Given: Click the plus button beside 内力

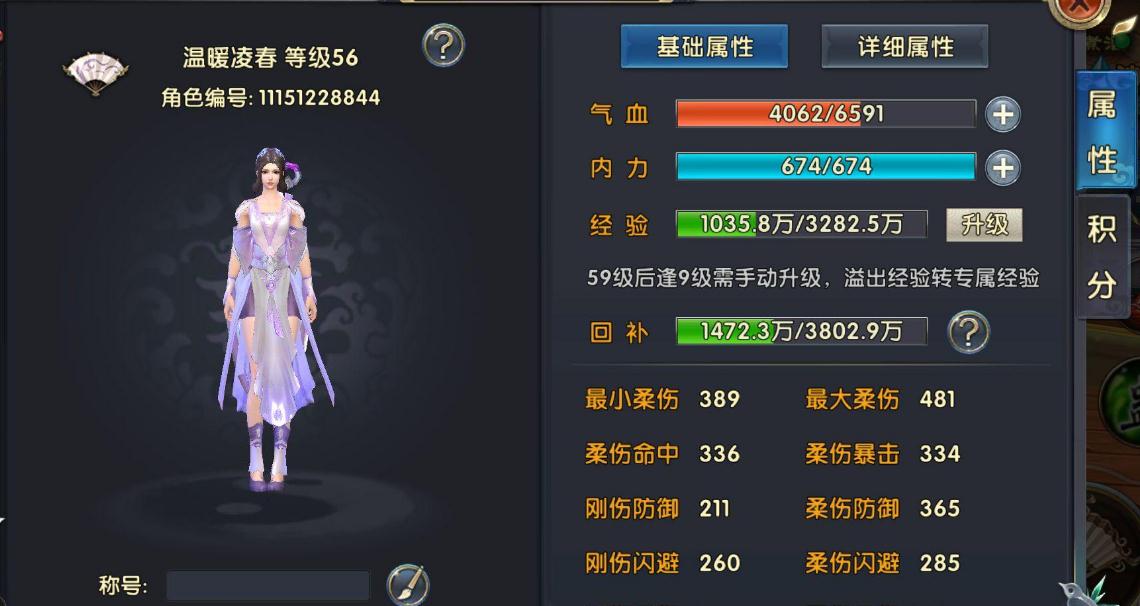Looking at the screenshot, I should (1002, 168).
